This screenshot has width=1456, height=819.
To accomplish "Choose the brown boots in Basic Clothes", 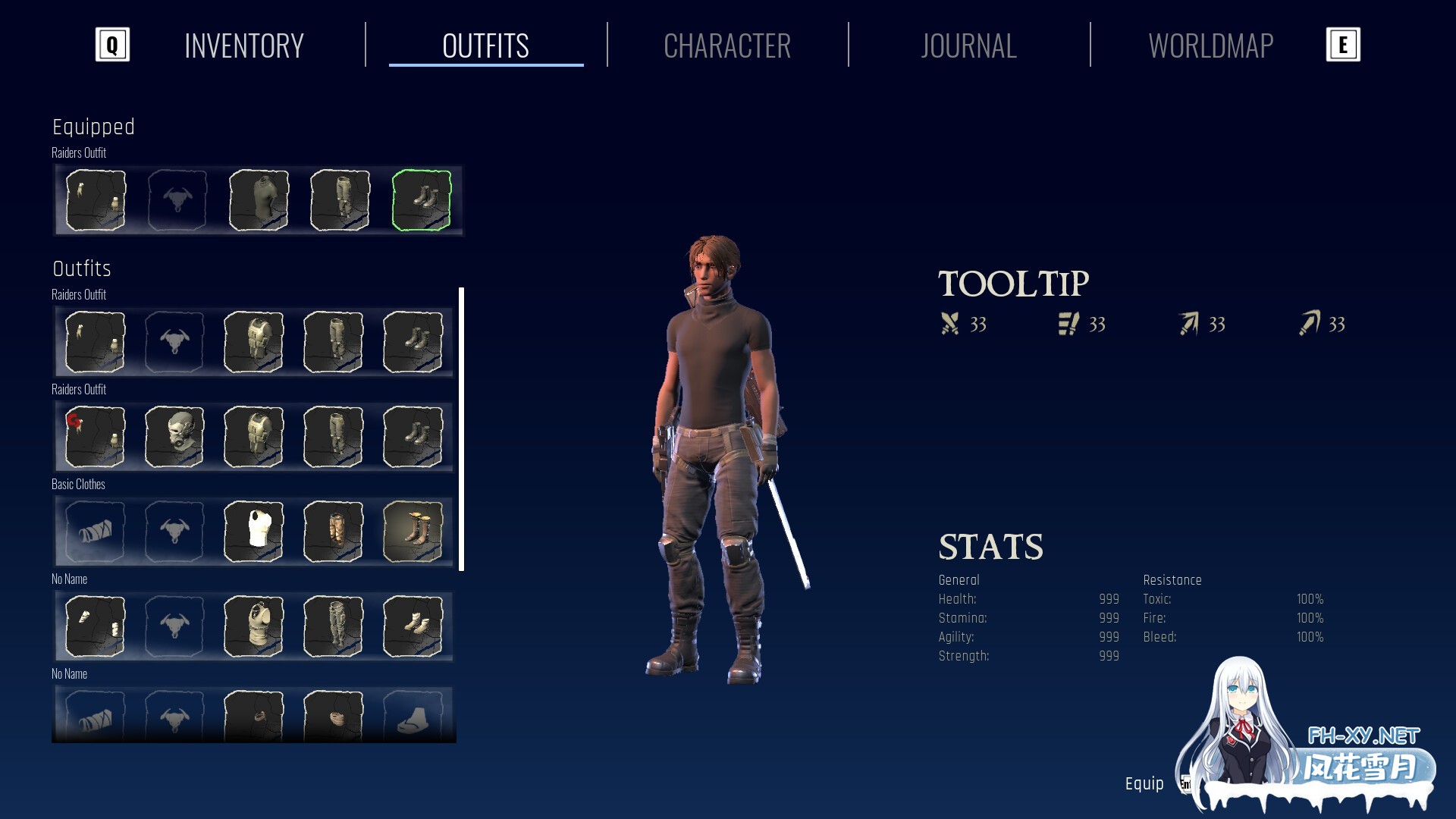I will pos(413,531).
